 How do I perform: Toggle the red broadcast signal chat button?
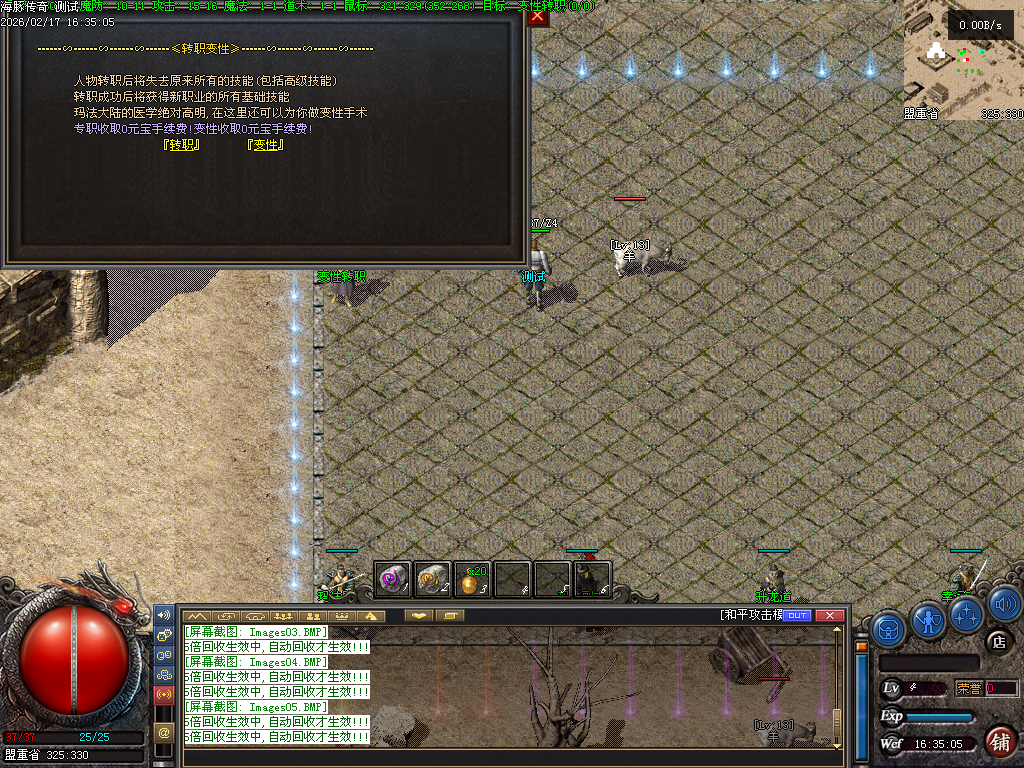164,694
